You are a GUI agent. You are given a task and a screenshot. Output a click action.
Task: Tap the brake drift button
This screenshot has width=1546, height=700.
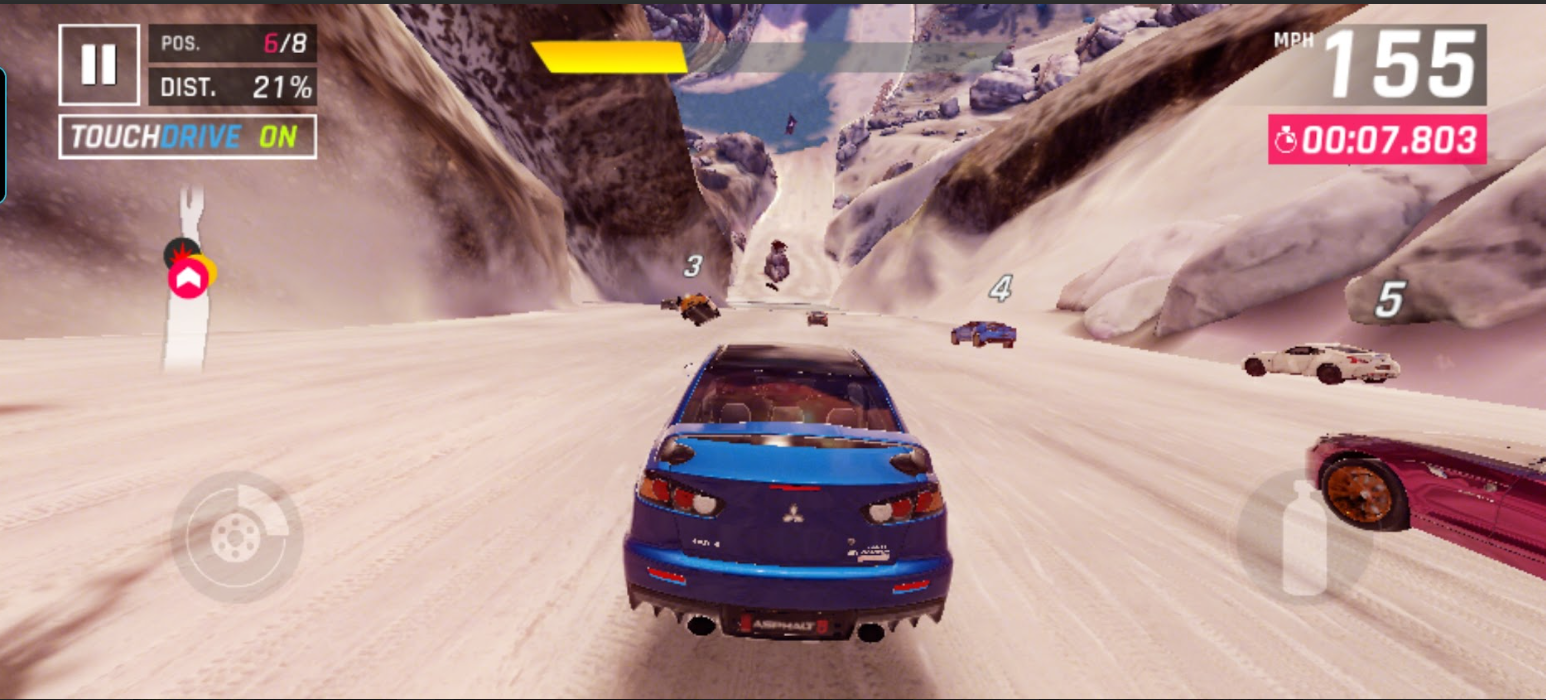click(x=236, y=537)
